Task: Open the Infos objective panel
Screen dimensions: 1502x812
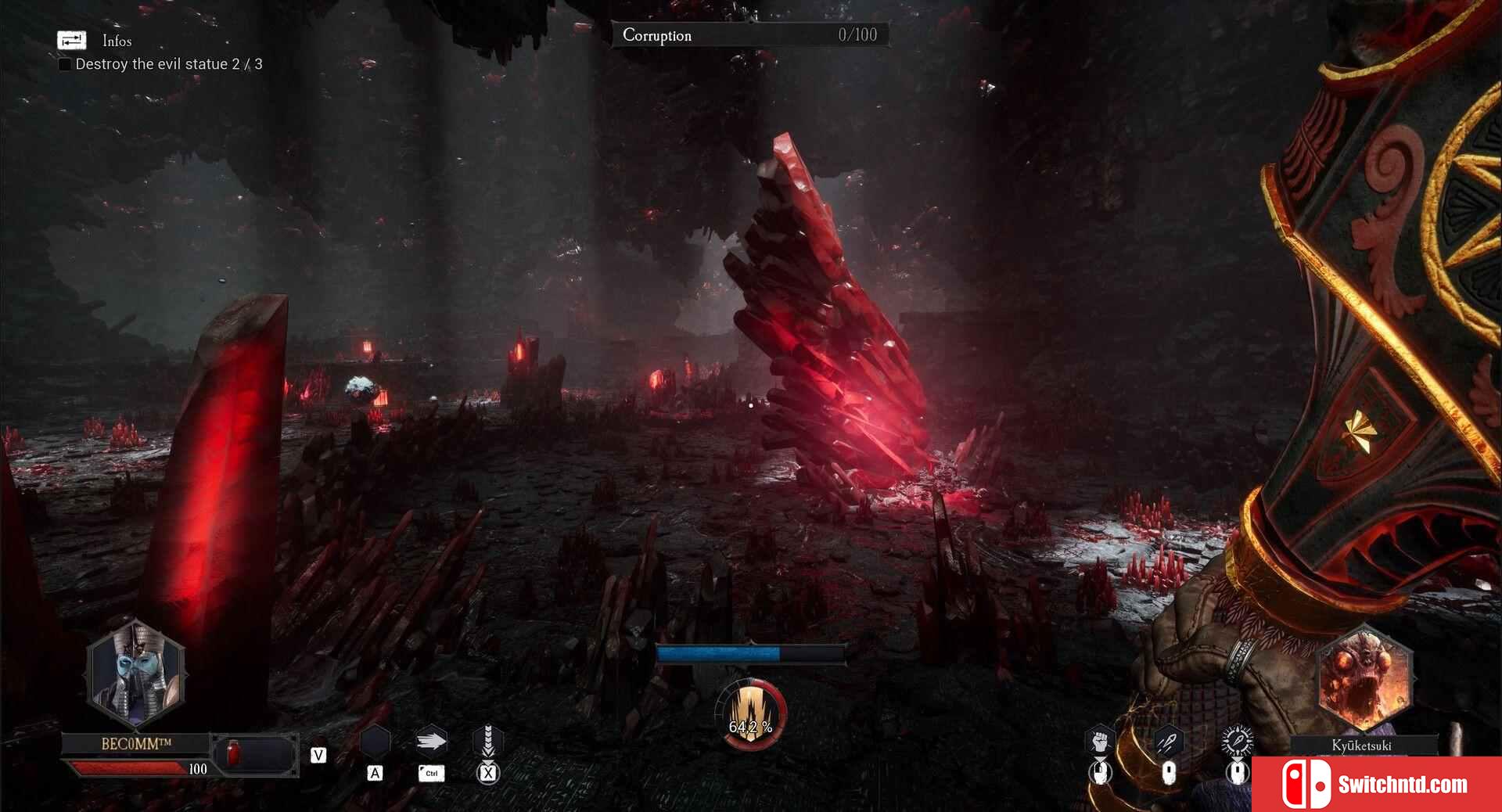Action: [72, 40]
